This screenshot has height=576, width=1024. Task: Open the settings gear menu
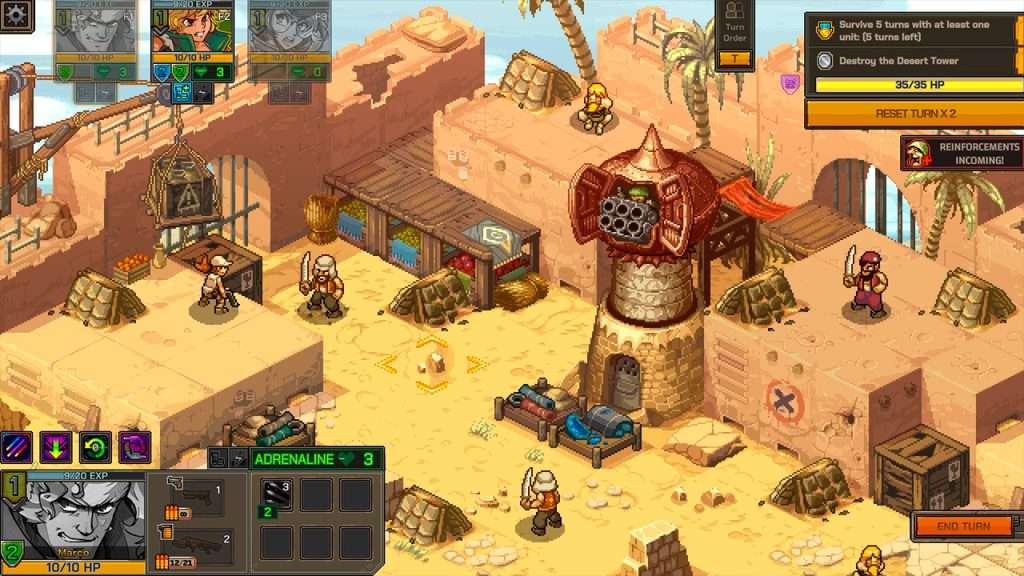pos(17,16)
